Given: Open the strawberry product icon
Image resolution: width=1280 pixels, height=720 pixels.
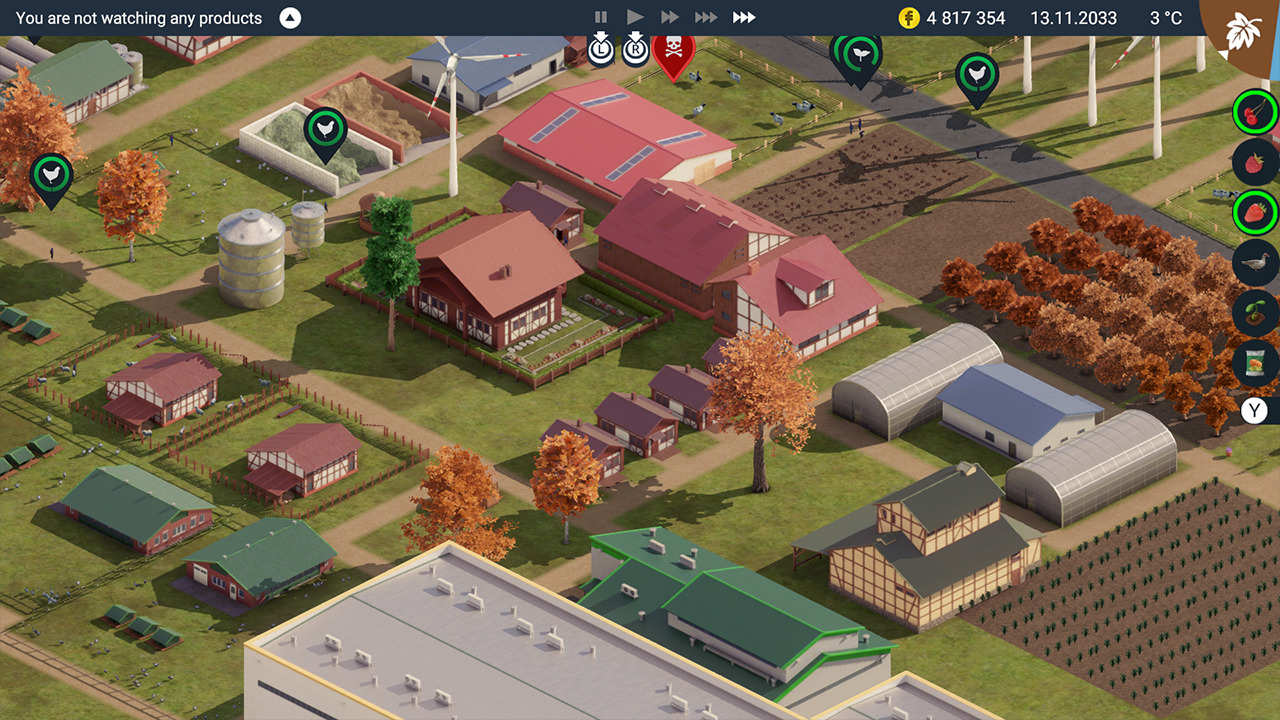Looking at the screenshot, I should (x=1253, y=212).
